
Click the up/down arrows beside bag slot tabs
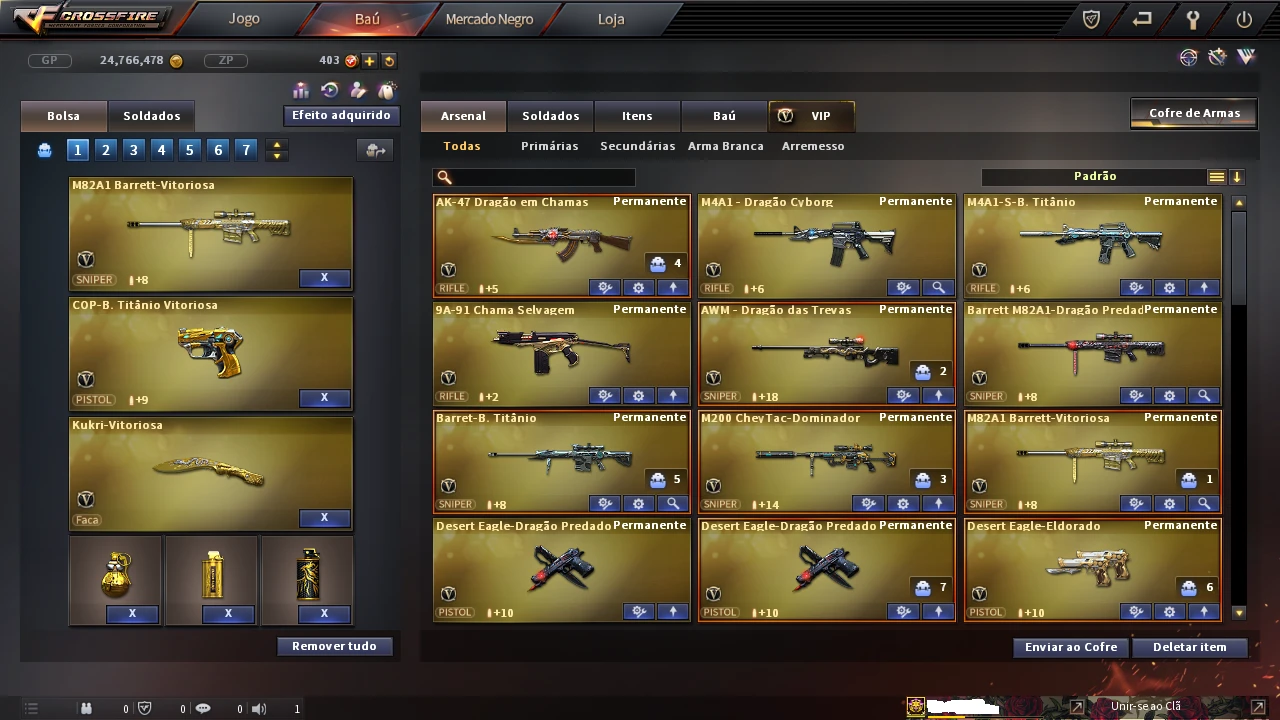point(277,149)
